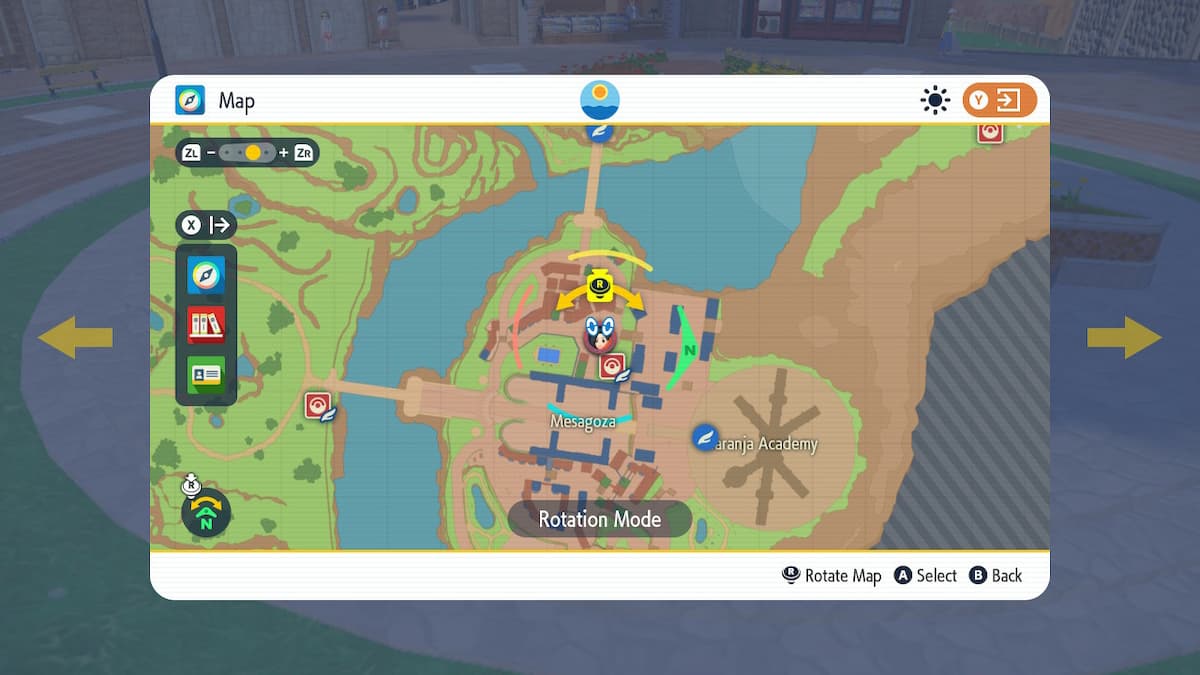Viewport: 1200px width, 675px height.
Task: Click the Rotation Mode banner
Action: 599,519
